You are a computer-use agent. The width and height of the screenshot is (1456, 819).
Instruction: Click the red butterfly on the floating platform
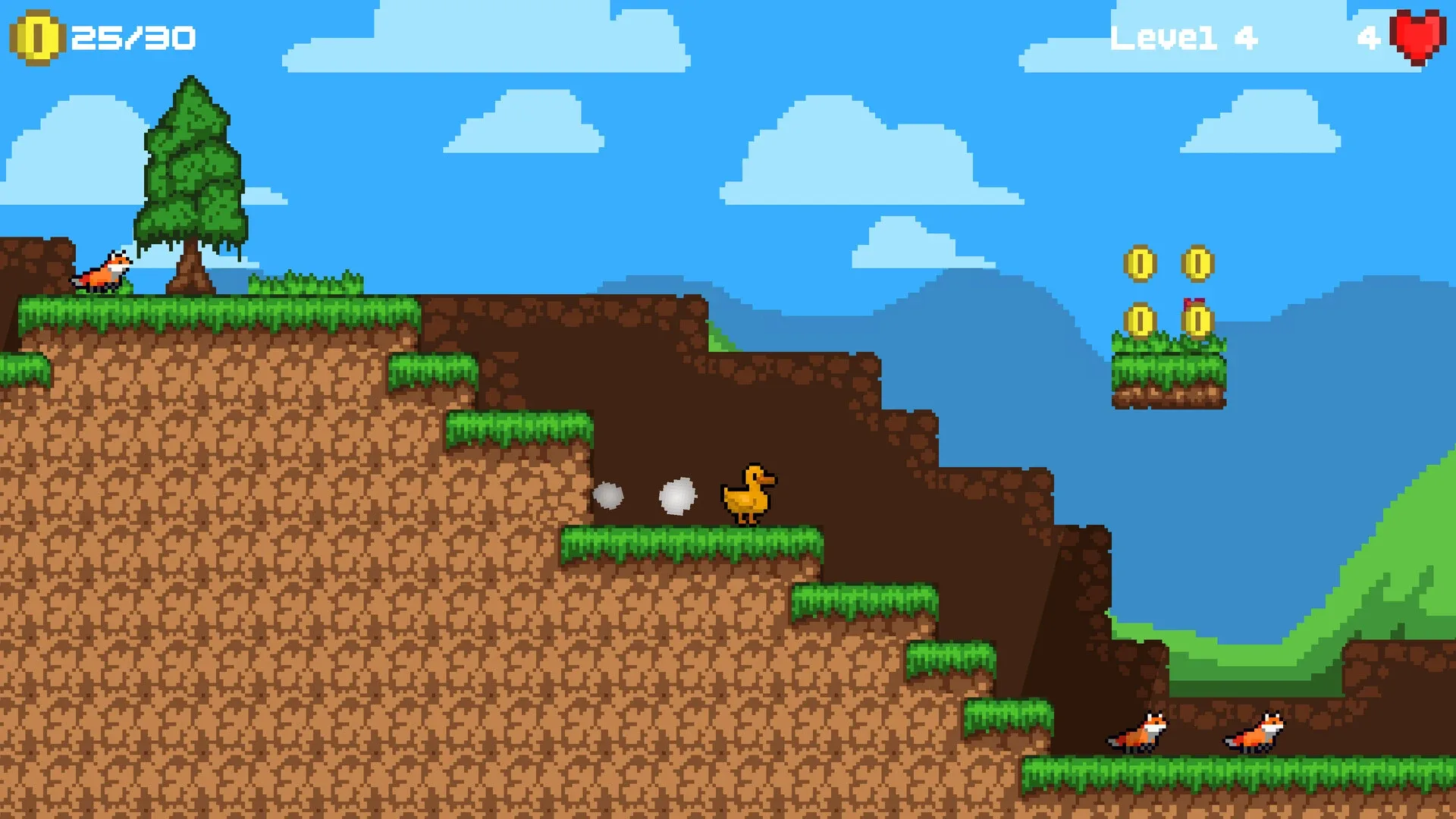tap(1196, 302)
